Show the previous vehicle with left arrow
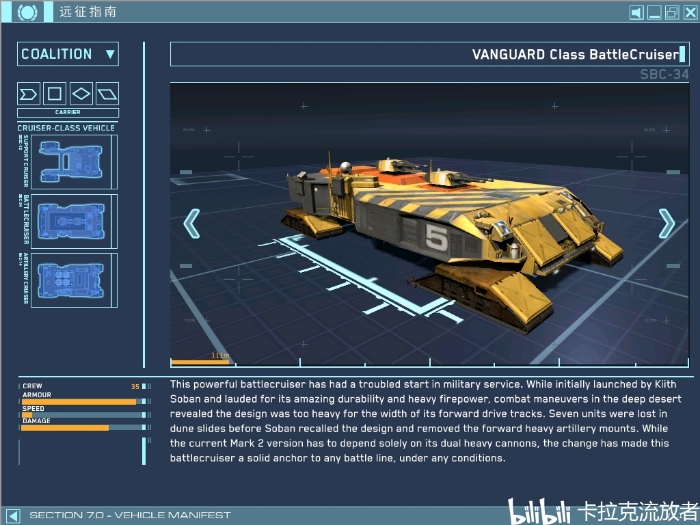Image resolution: width=700 pixels, height=525 pixels. [192, 223]
